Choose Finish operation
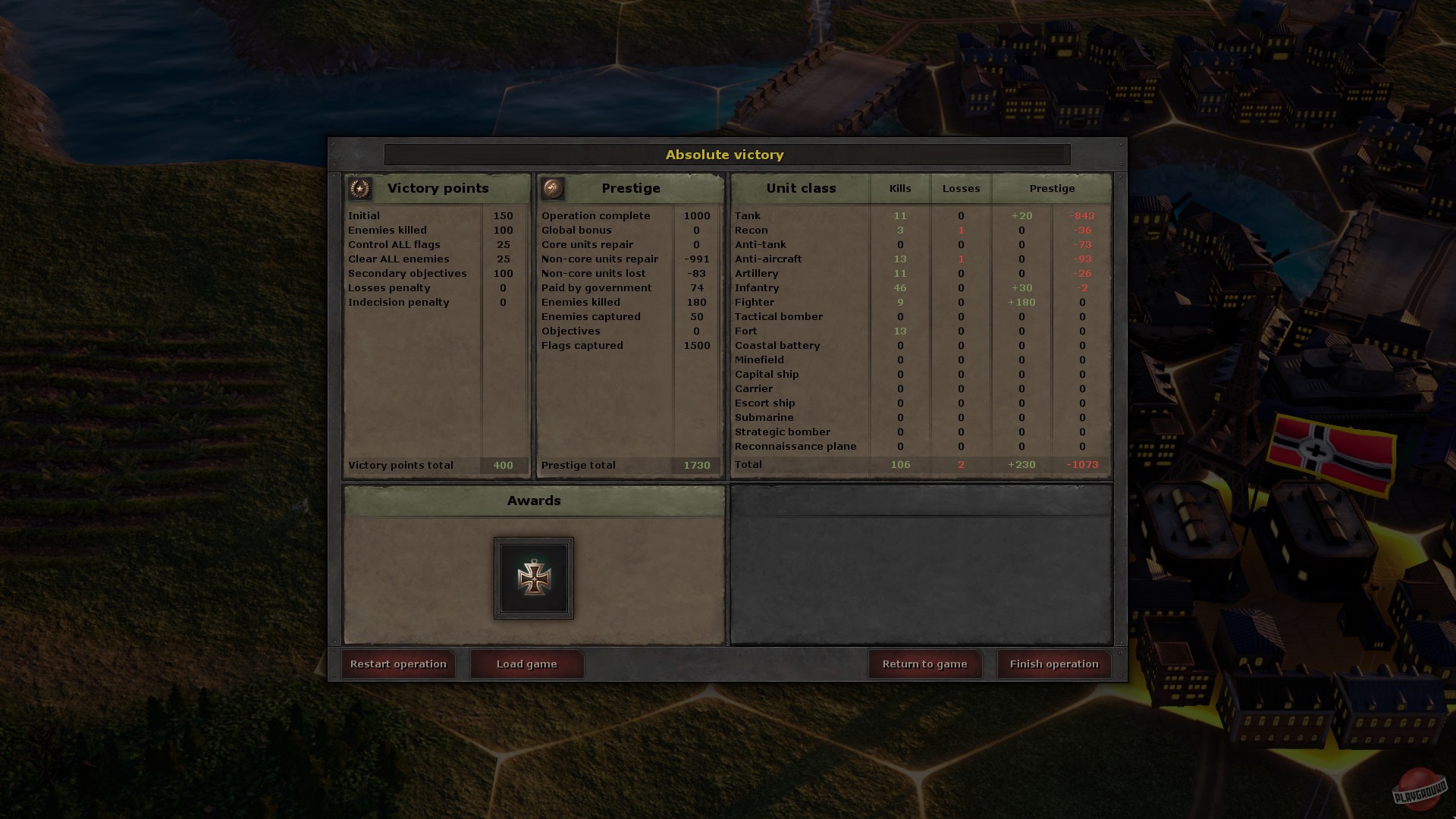The width and height of the screenshot is (1456, 819). [x=1053, y=664]
